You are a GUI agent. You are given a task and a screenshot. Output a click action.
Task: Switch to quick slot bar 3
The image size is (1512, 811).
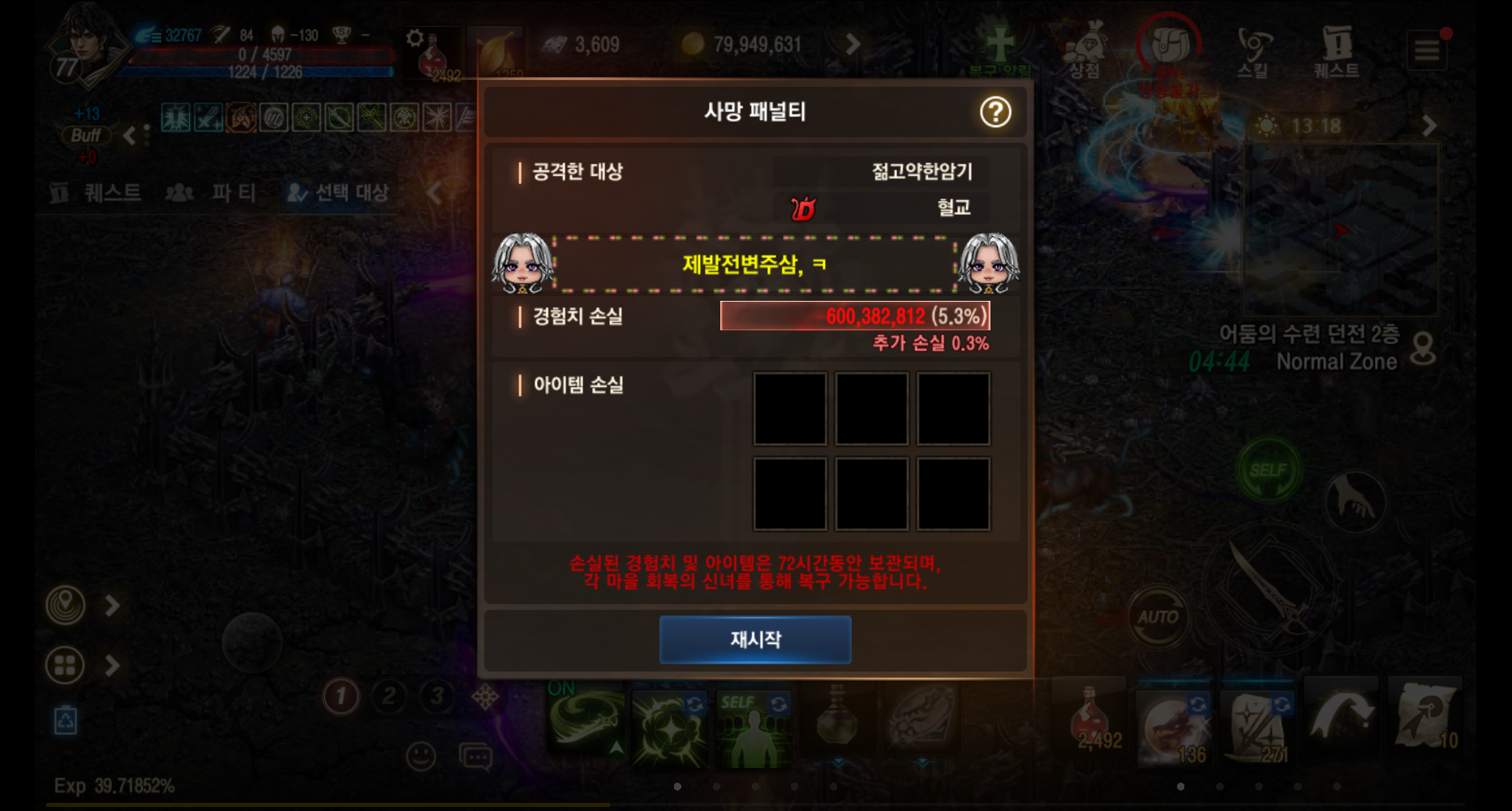(436, 696)
